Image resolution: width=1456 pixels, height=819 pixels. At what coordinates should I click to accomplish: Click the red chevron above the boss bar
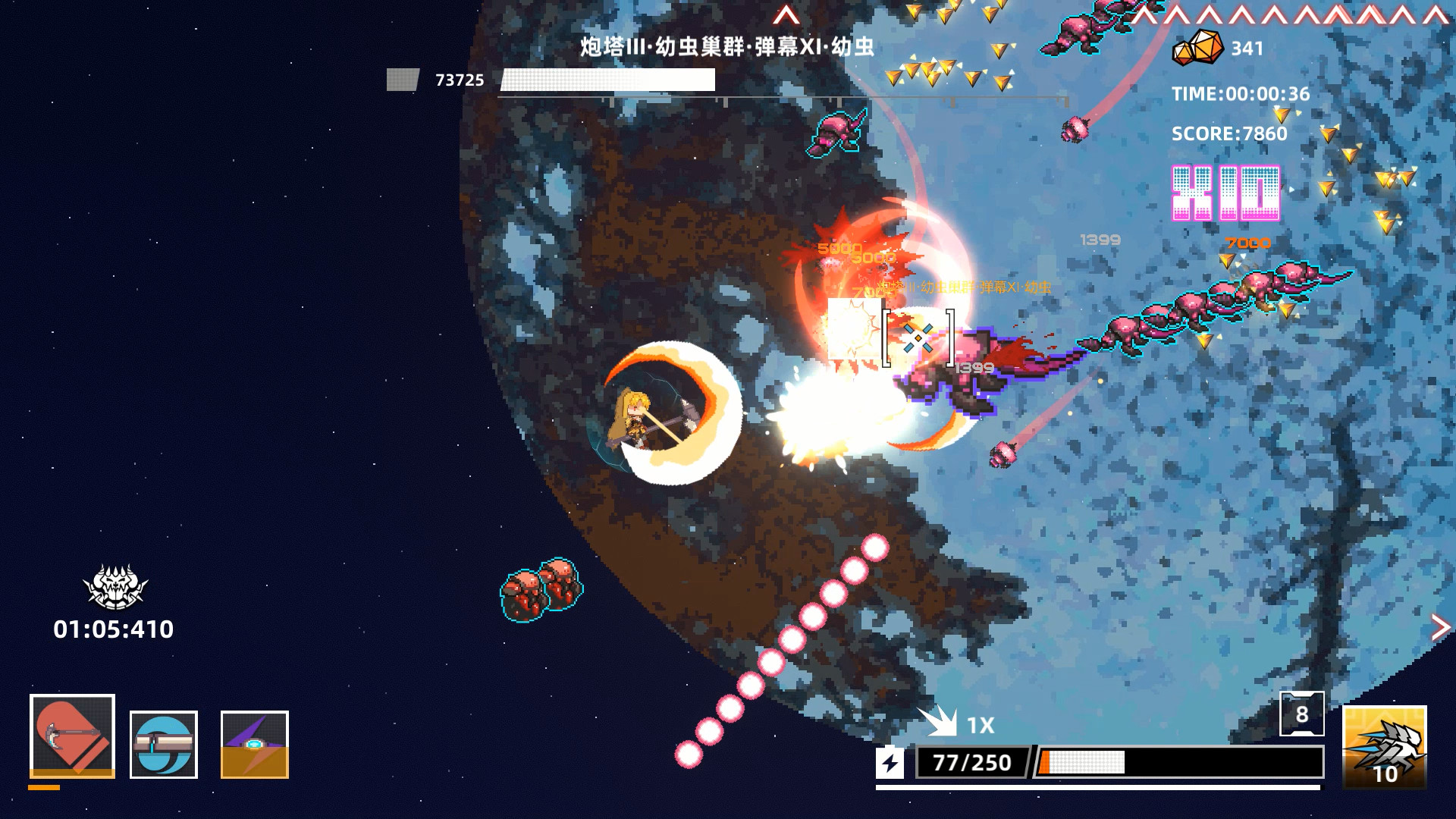[x=786, y=12]
